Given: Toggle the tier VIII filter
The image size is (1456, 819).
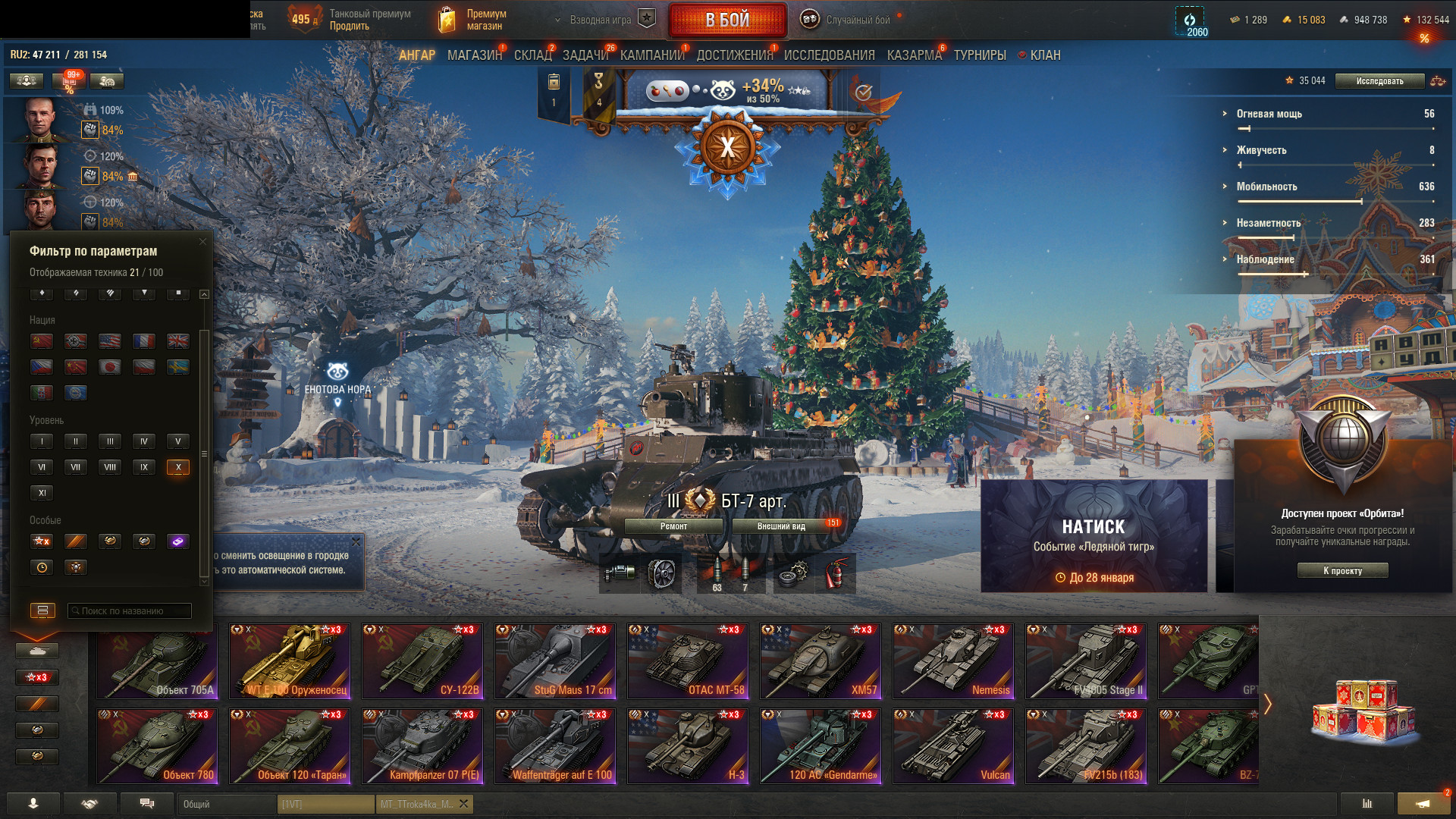Looking at the screenshot, I should pos(110,467).
